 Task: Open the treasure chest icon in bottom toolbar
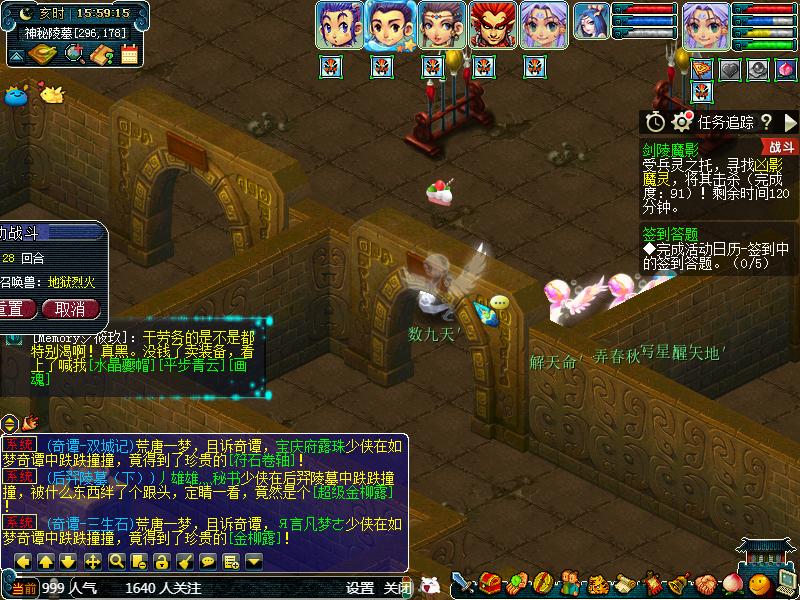coord(490,582)
